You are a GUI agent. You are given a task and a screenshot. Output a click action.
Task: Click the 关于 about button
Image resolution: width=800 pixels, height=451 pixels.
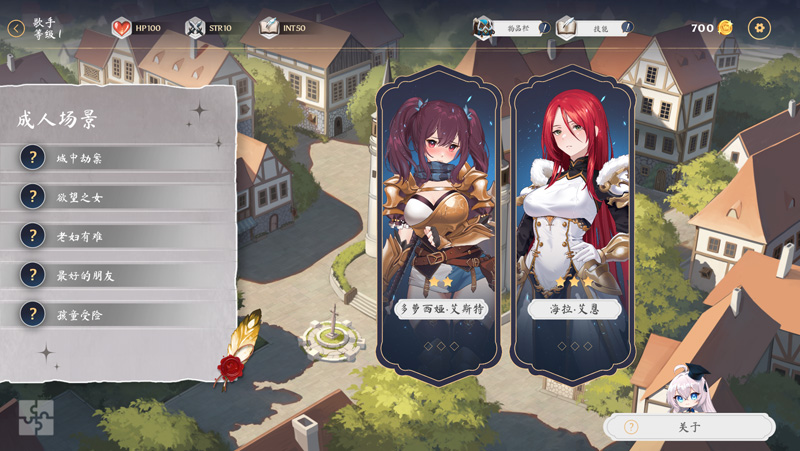[690, 427]
